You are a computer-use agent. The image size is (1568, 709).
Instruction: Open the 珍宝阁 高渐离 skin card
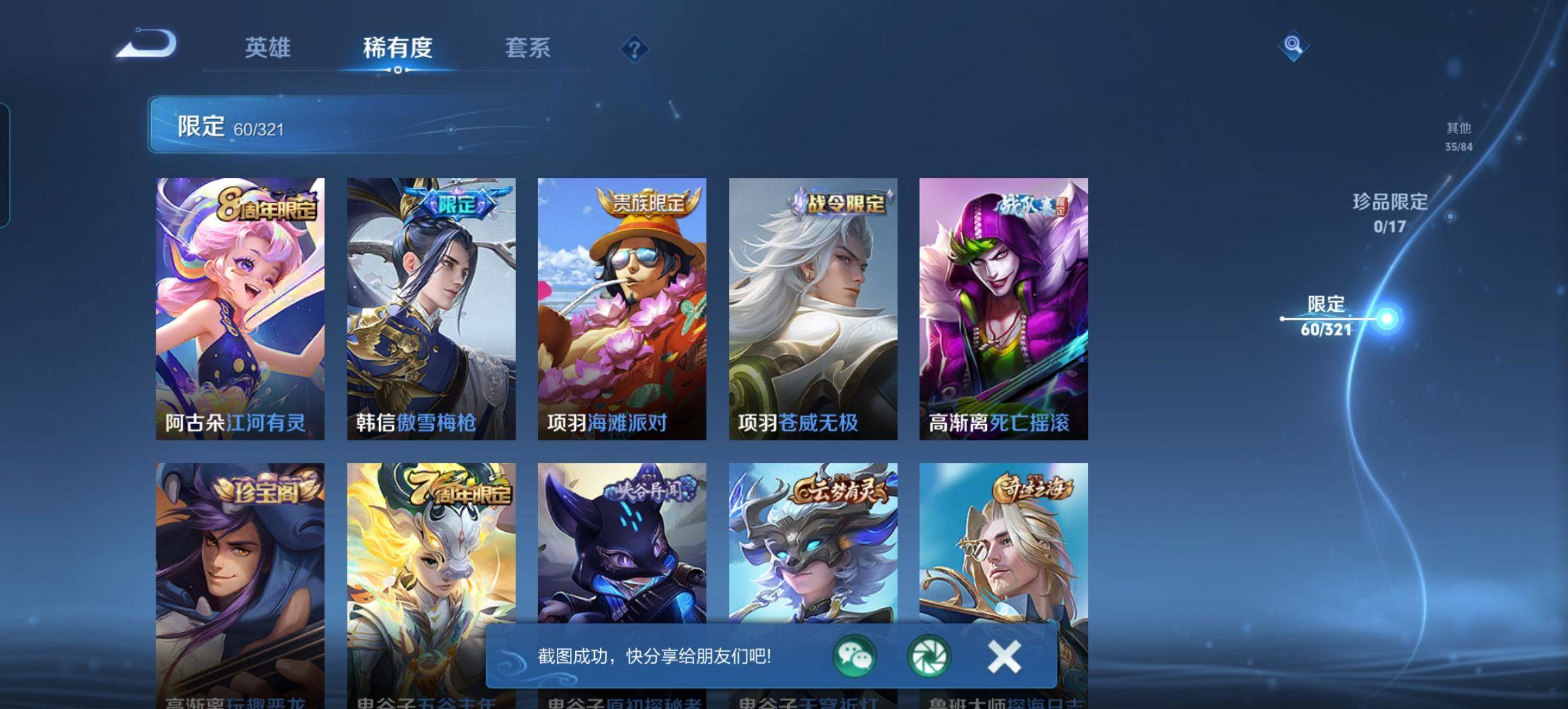pyautogui.click(x=240, y=558)
